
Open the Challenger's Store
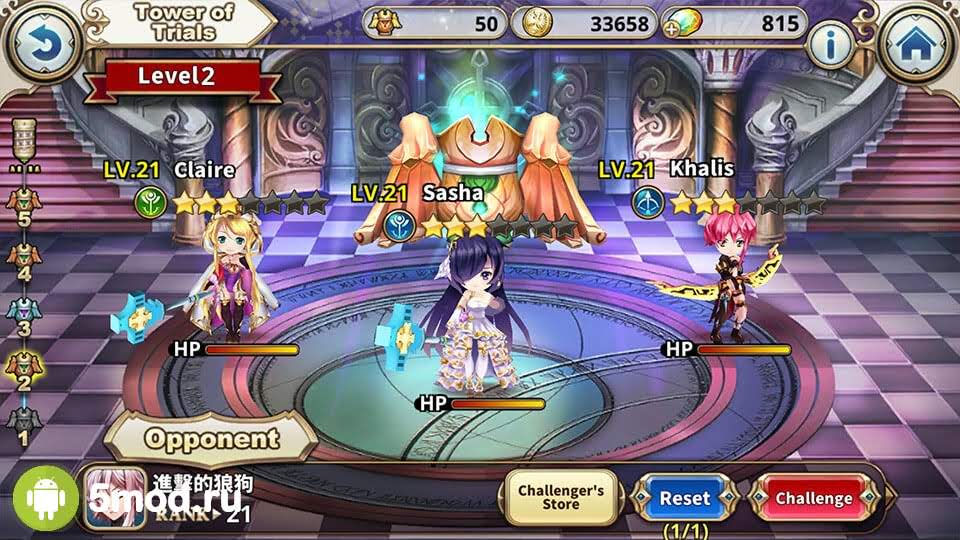pyautogui.click(x=561, y=498)
